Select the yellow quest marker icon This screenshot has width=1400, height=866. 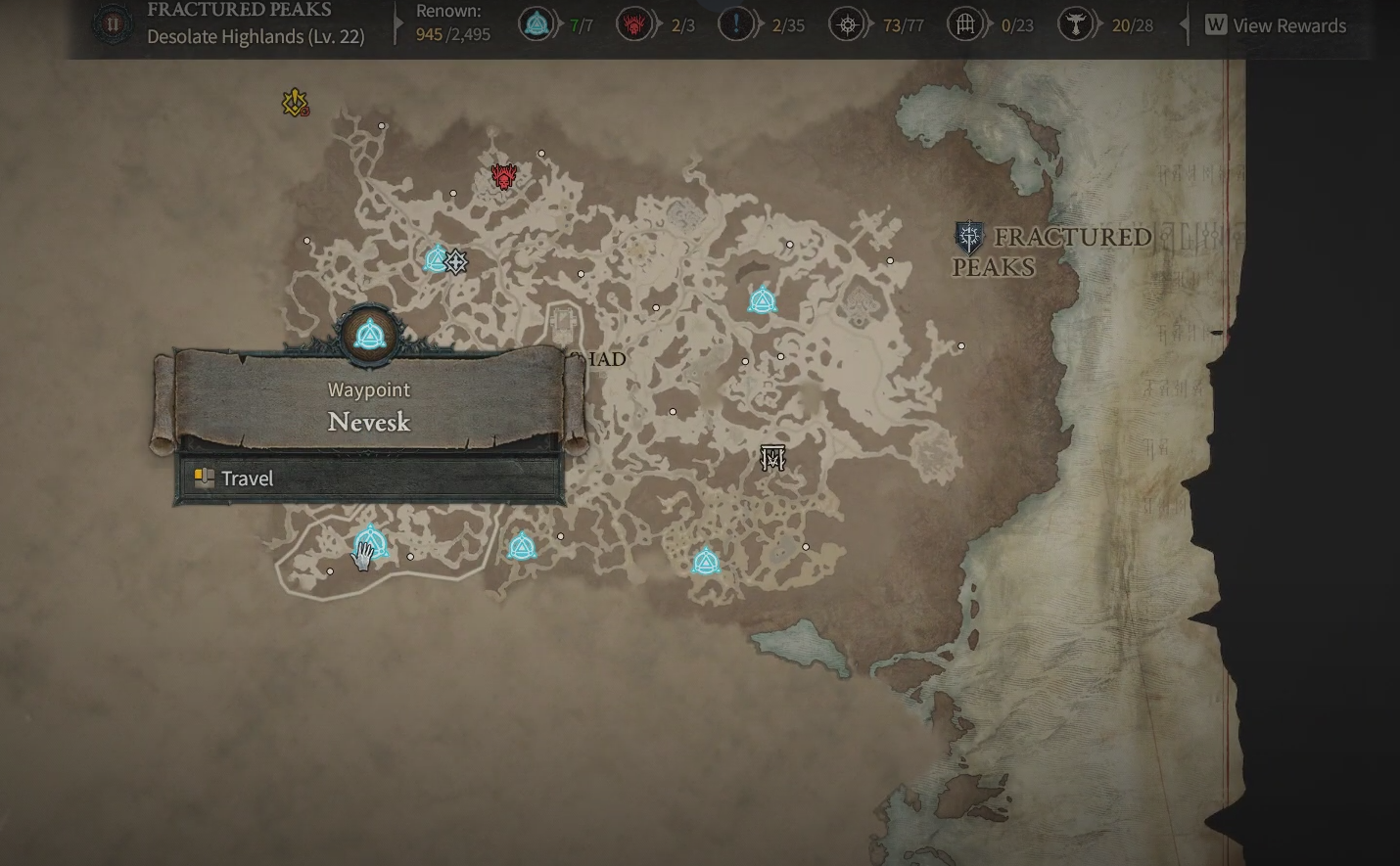click(x=295, y=102)
